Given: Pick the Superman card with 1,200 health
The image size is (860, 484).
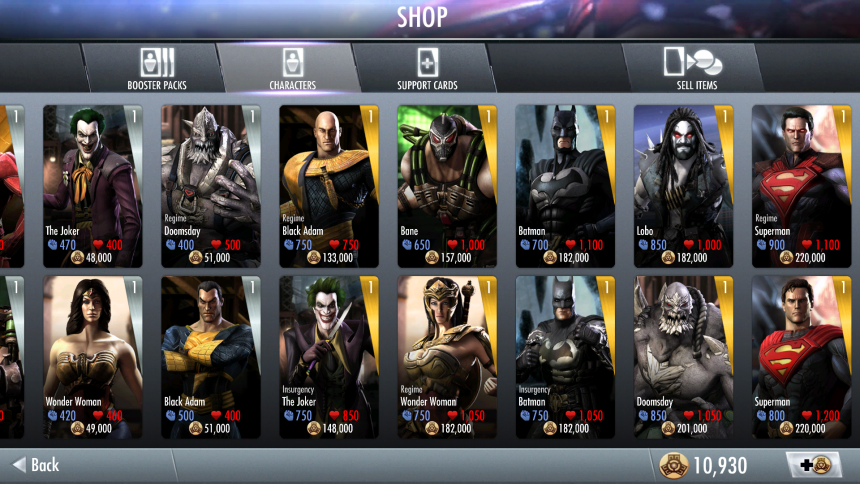Looking at the screenshot, I should point(801,357).
